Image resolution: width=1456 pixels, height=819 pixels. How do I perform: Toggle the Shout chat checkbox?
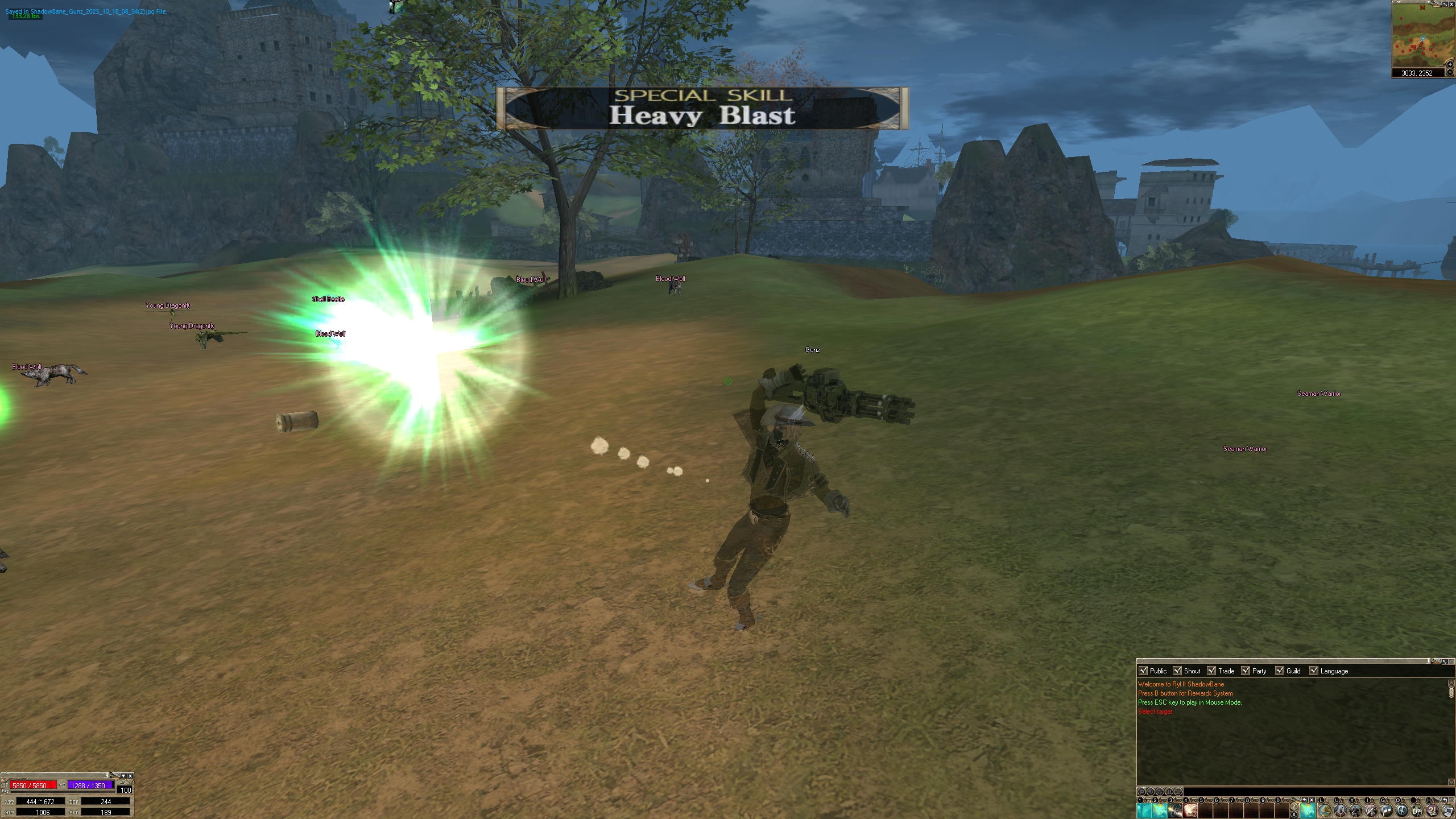1177,671
